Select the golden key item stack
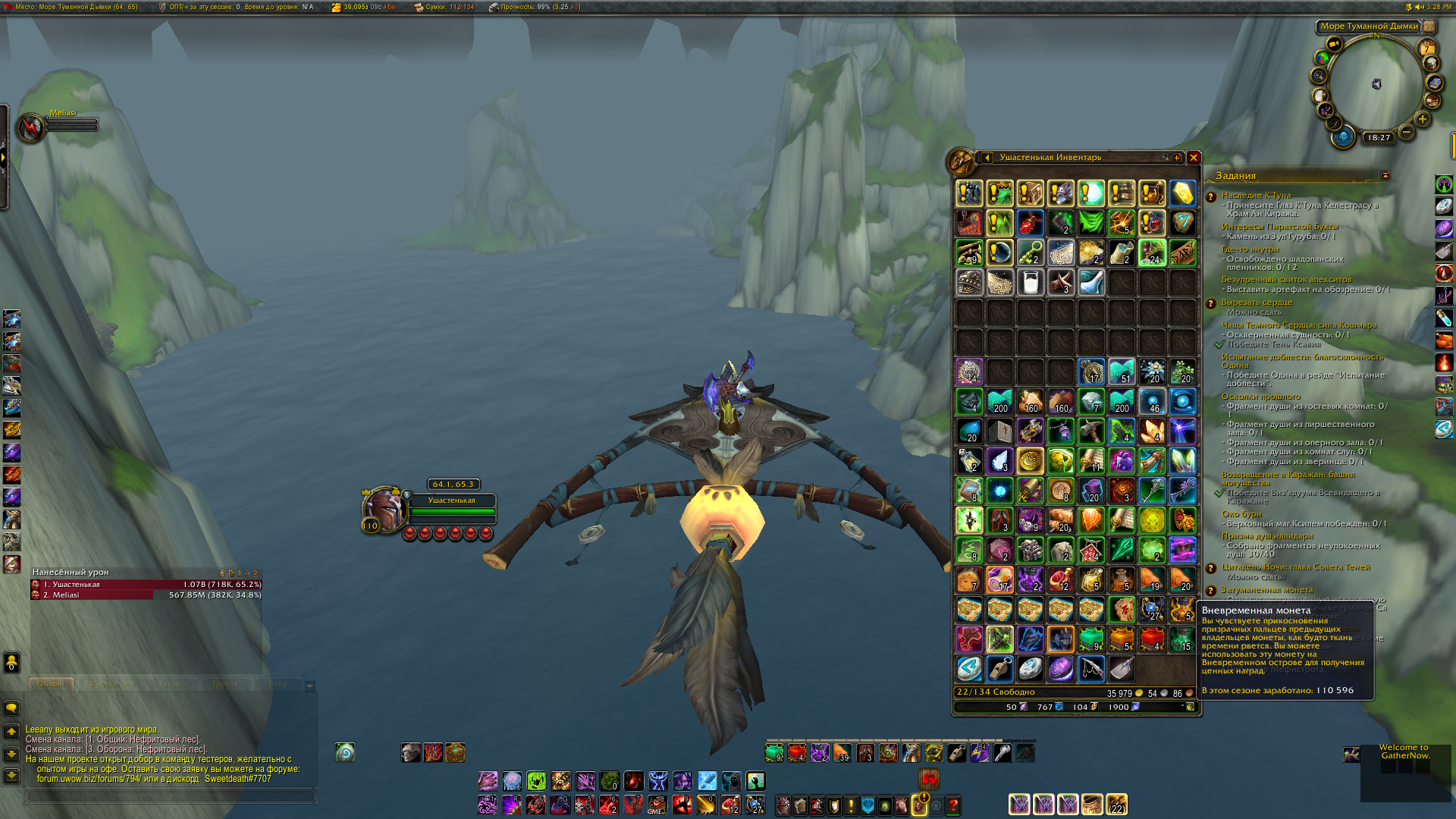 point(1030,253)
